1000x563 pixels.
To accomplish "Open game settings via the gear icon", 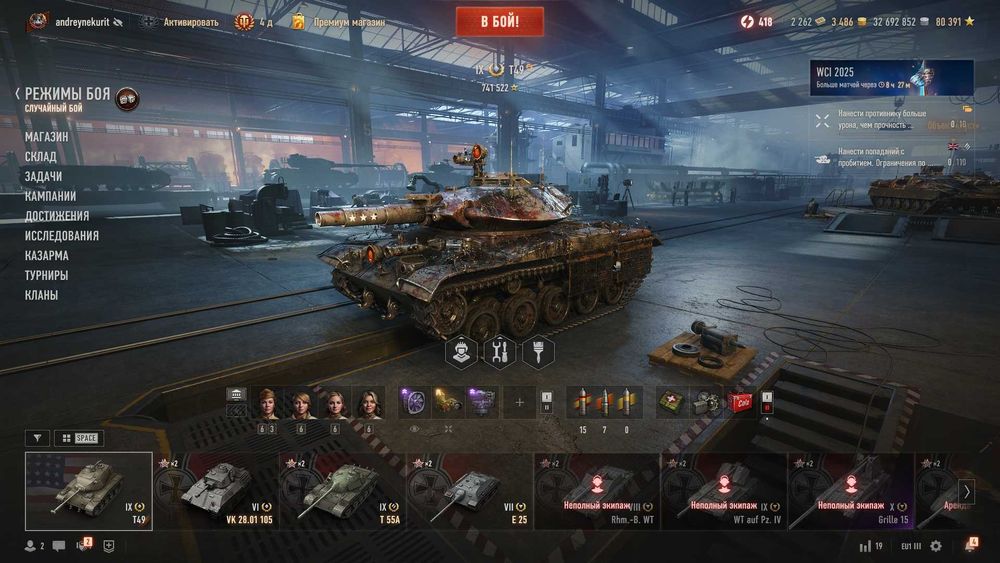I will point(936,546).
